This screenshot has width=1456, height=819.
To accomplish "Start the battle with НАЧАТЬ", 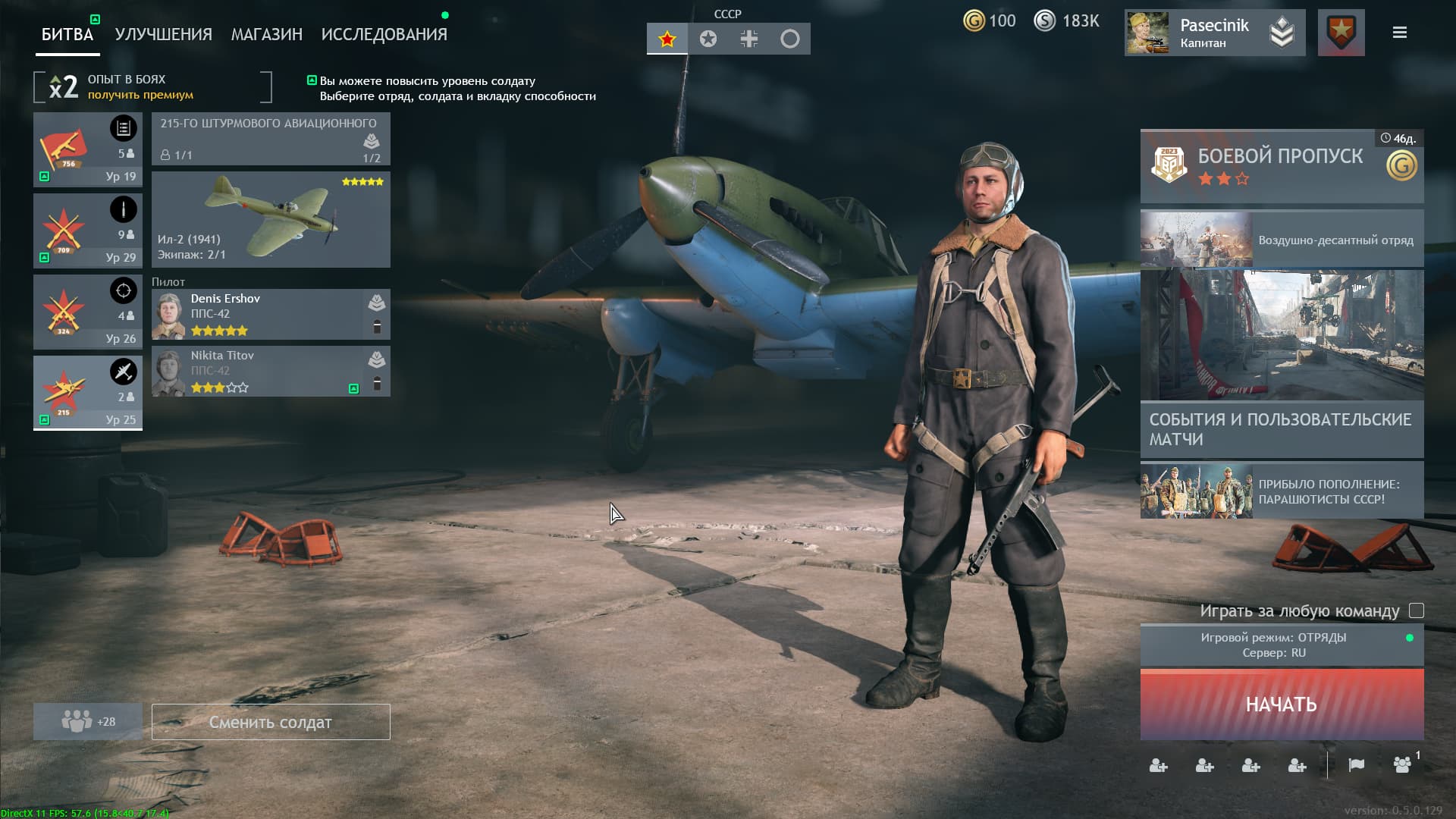I will point(1282,704).
